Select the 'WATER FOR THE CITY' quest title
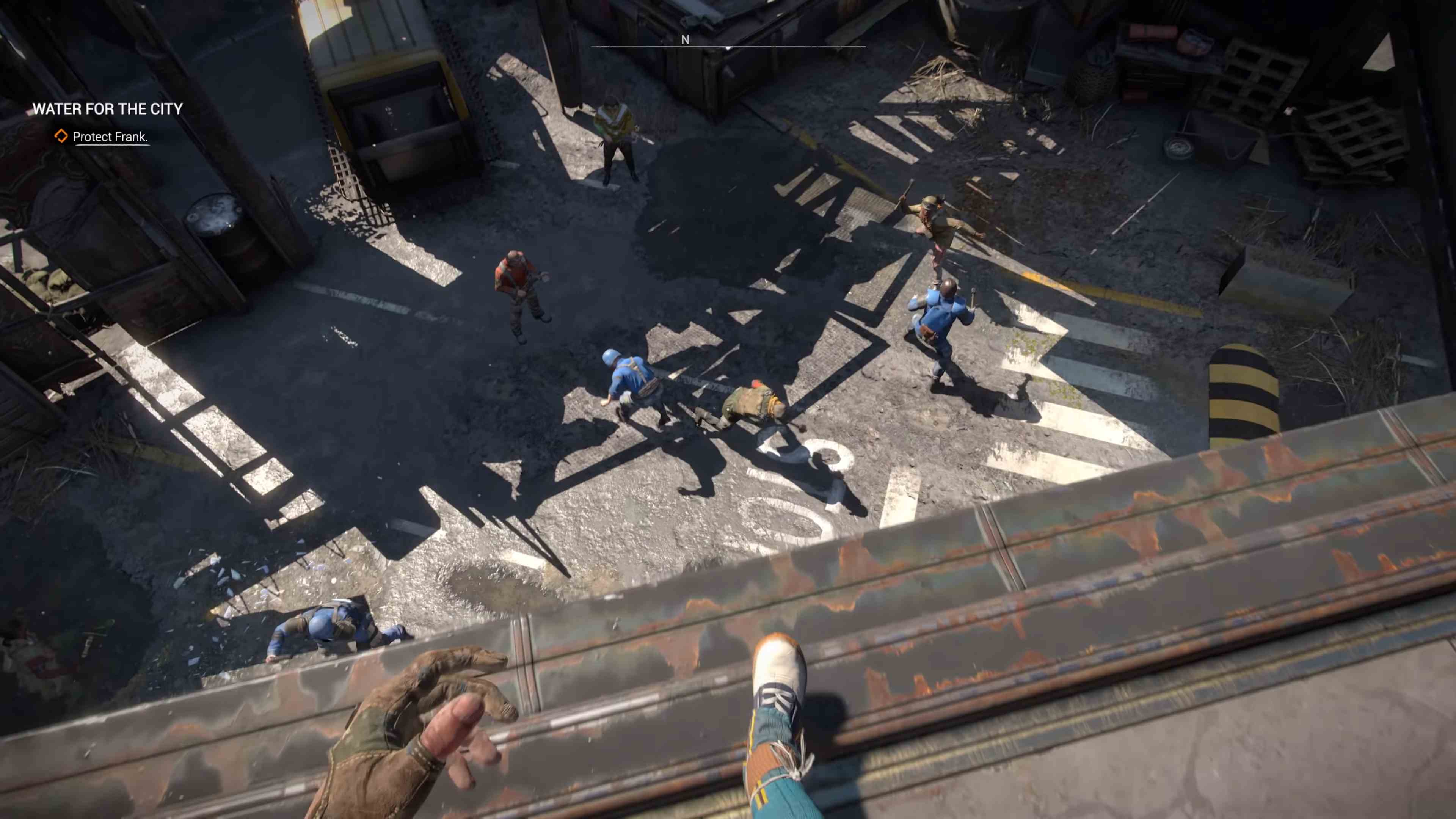This screenshot has height=819, width=1456. pyautogui.click(x=107, y=109)
